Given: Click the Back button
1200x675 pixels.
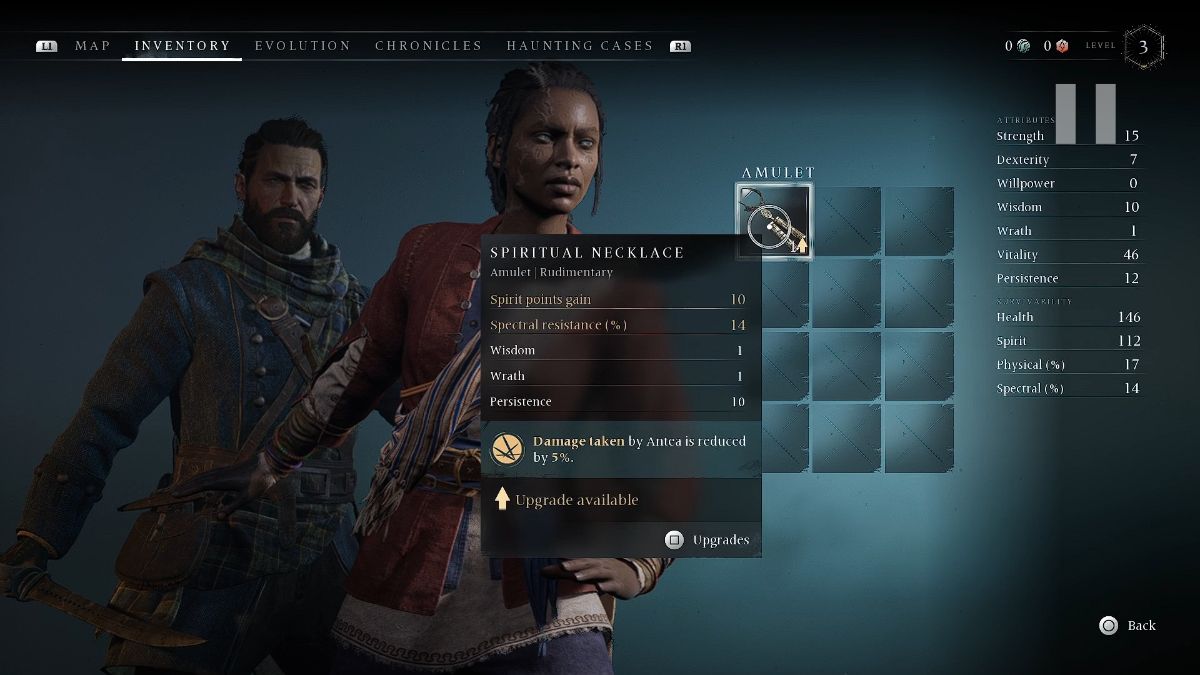Looking at the screenshot, I should tap(1128, 625).
